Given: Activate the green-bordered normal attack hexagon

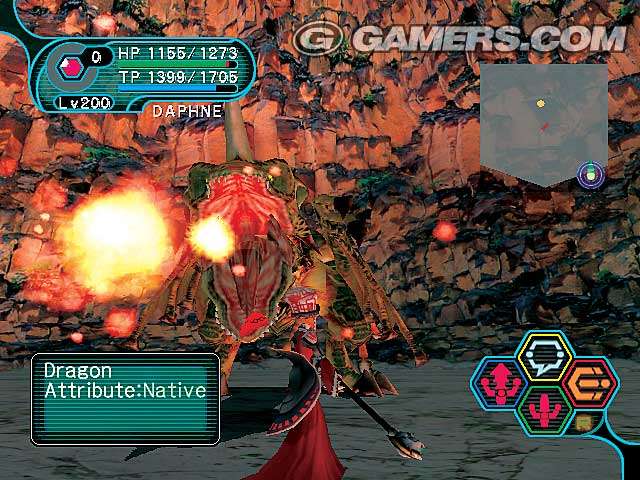Looking at the screenshot, I should pos(545,410).
